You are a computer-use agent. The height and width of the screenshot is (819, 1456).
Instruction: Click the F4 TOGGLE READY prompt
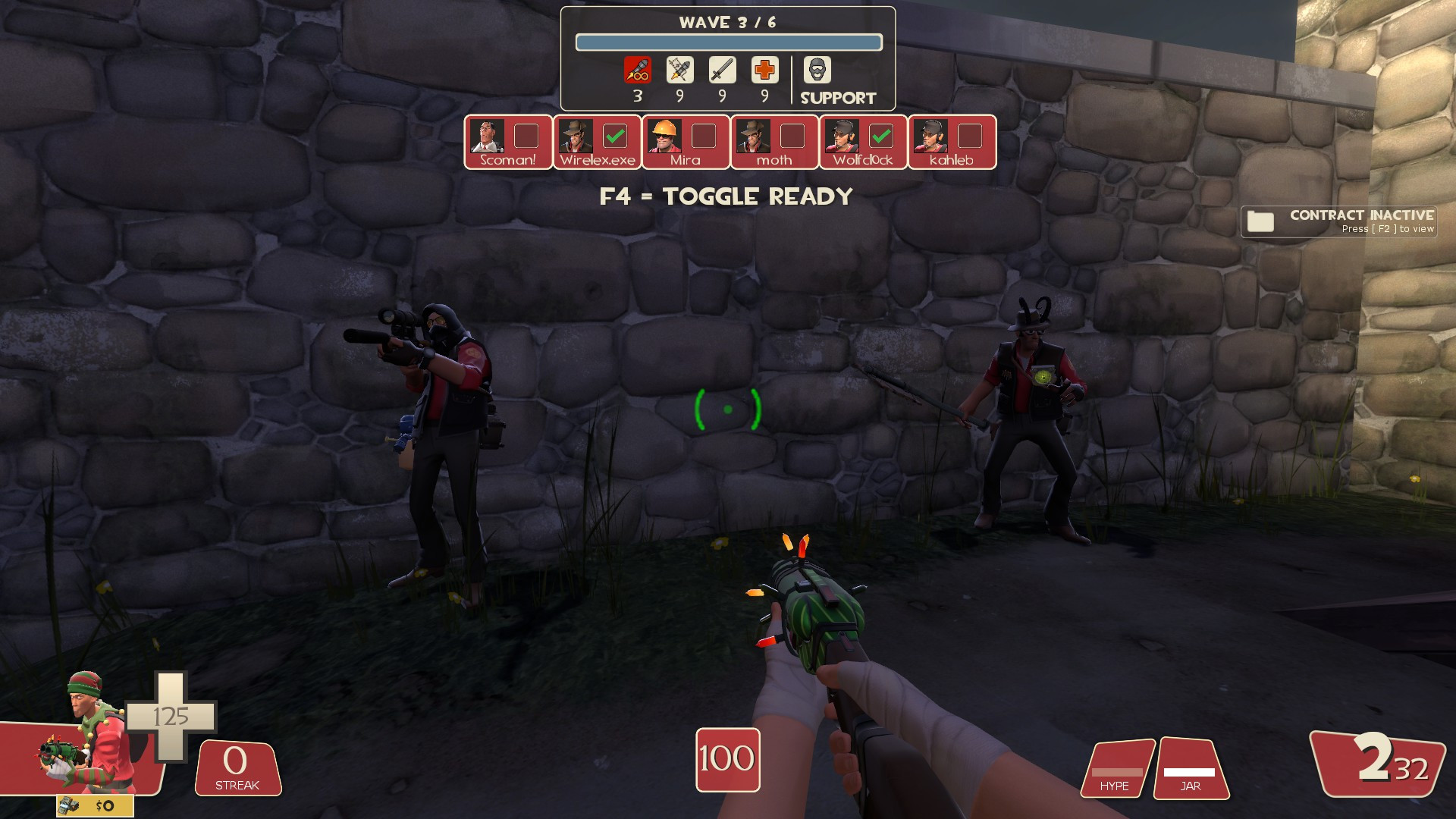(x=726, y=196)
